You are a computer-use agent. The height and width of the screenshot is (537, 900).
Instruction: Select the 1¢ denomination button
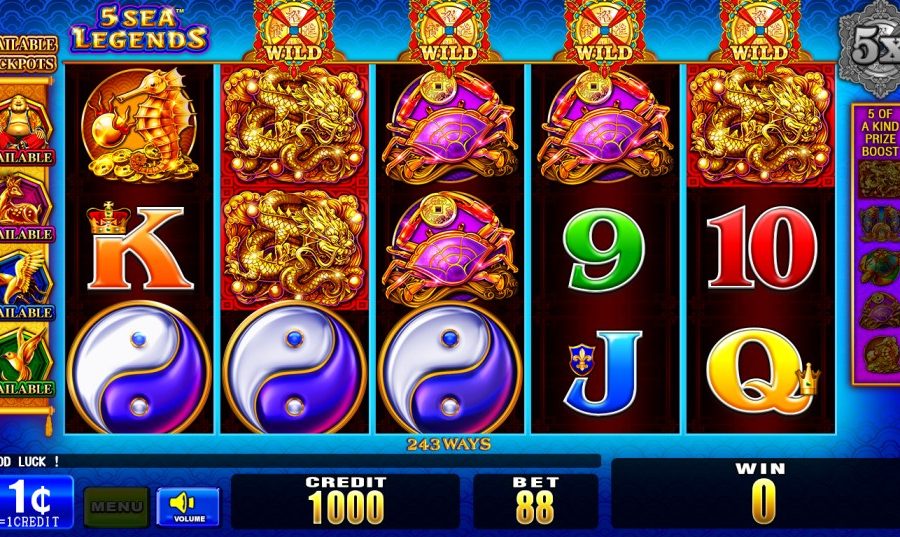click(36, 502)
